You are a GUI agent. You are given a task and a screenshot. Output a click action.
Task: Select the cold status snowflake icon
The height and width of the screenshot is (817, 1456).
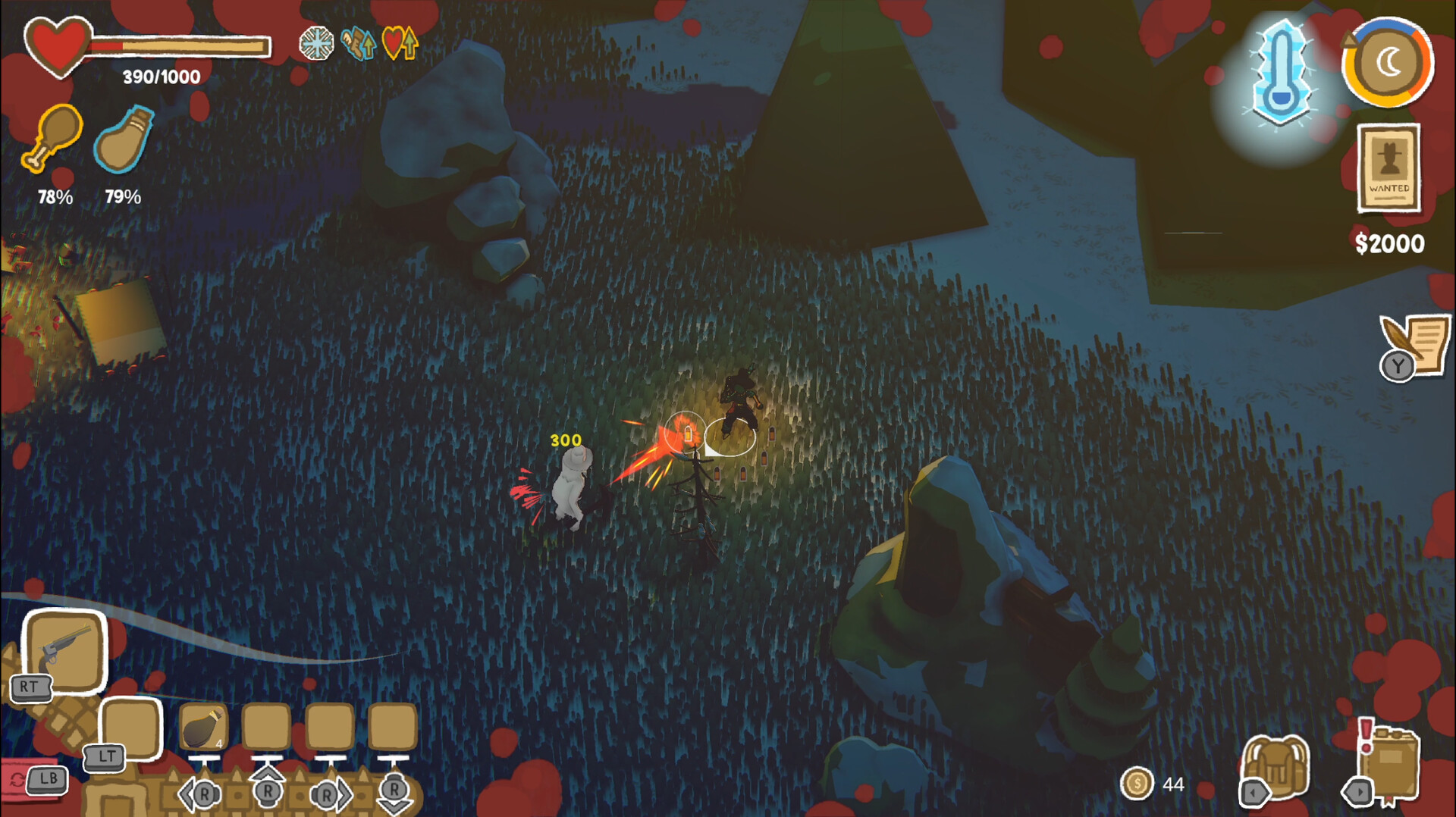coord(317,44)
